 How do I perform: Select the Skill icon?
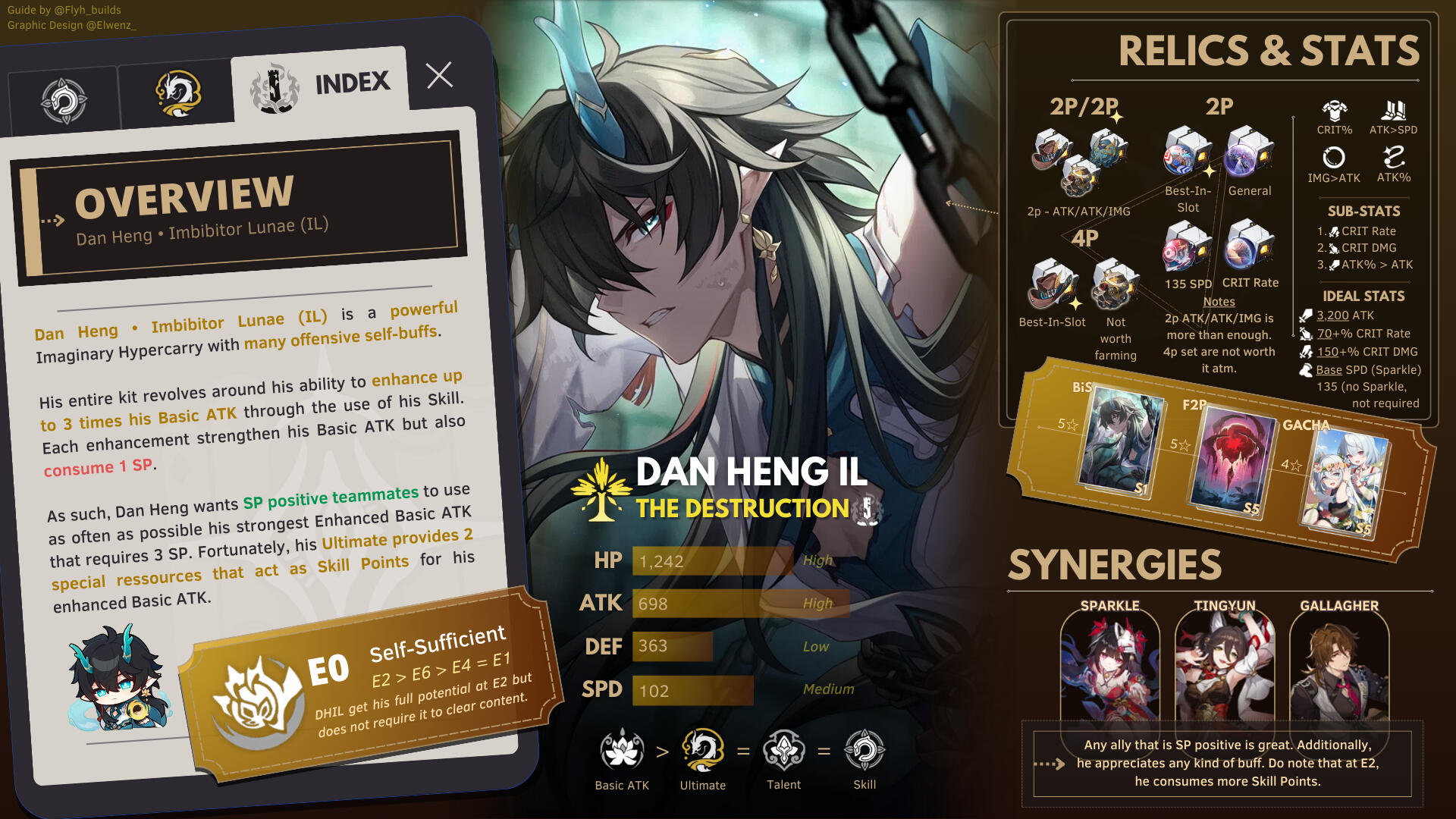coord(864,750)
